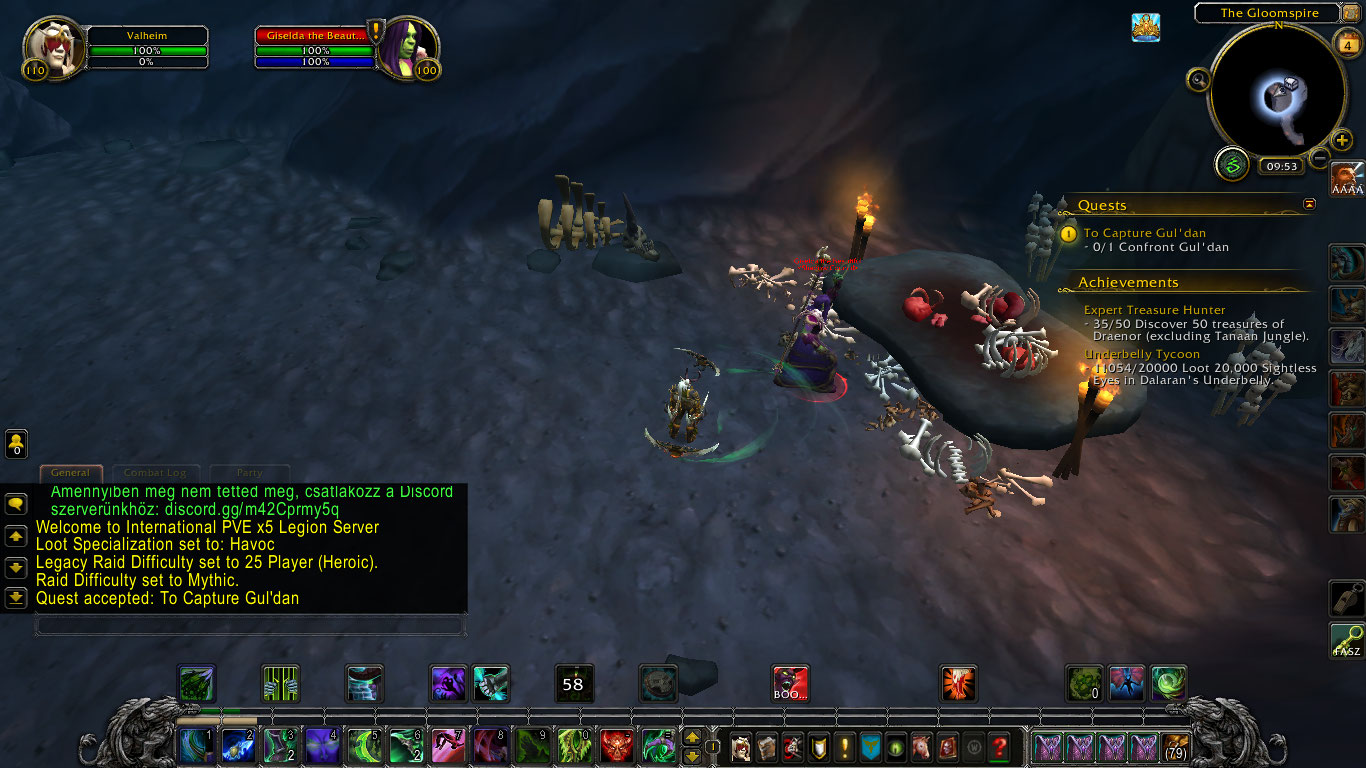Zoom in on the minimap

(1342, 140)
